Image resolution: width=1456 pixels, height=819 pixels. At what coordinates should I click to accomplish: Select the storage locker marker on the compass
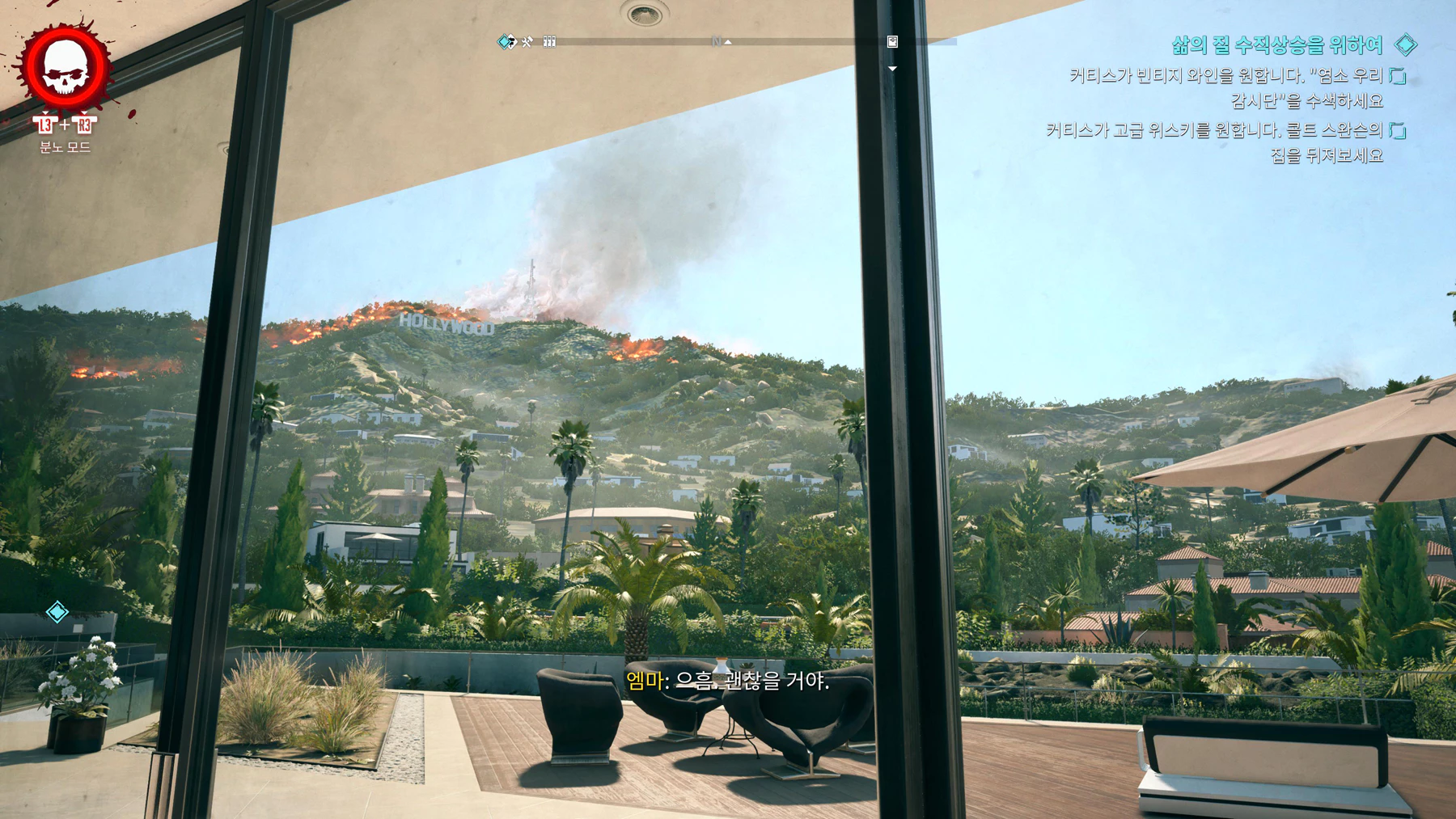coord(549,41)
